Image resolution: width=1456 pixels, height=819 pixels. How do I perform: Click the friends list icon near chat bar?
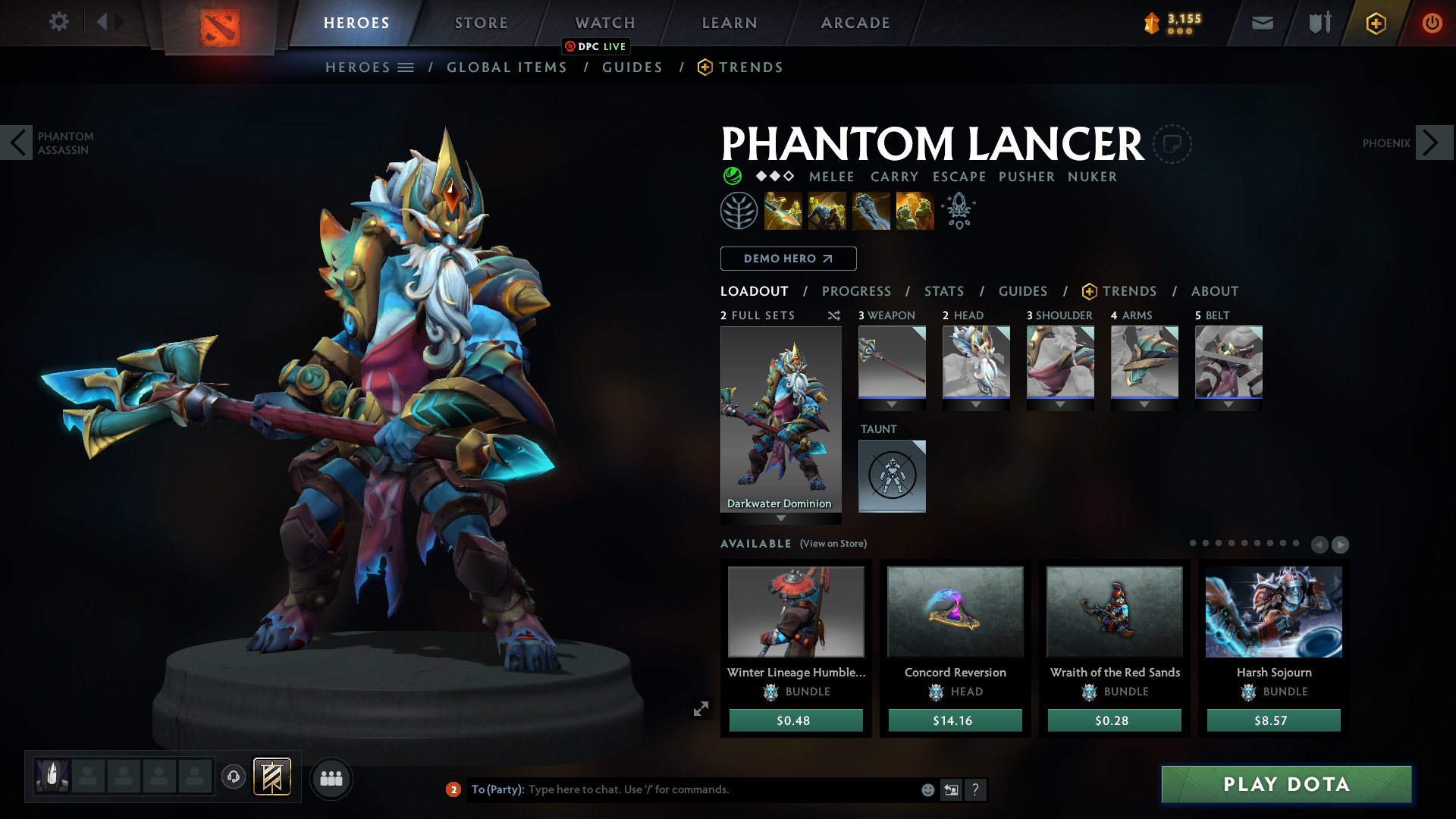[331, 778]
